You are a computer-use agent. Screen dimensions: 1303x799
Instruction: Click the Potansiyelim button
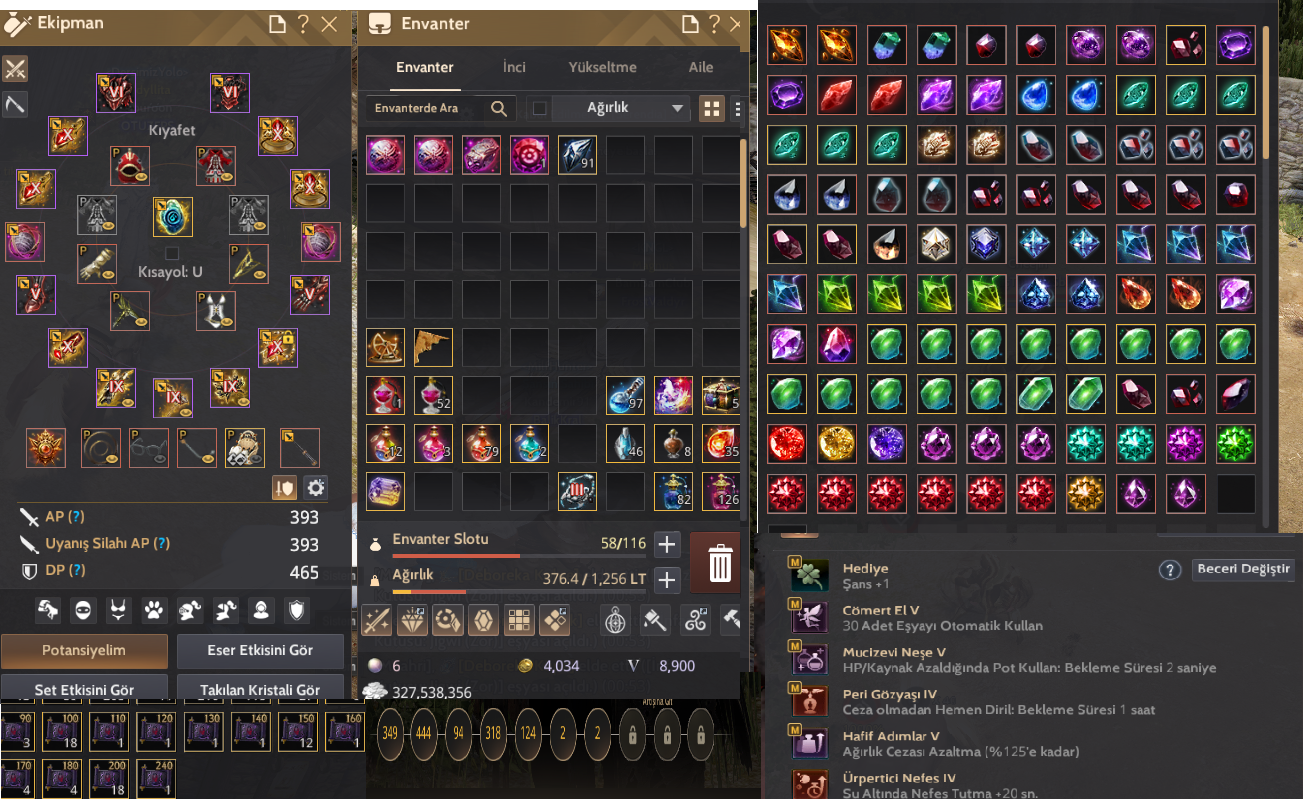click(x=84, y=651)
